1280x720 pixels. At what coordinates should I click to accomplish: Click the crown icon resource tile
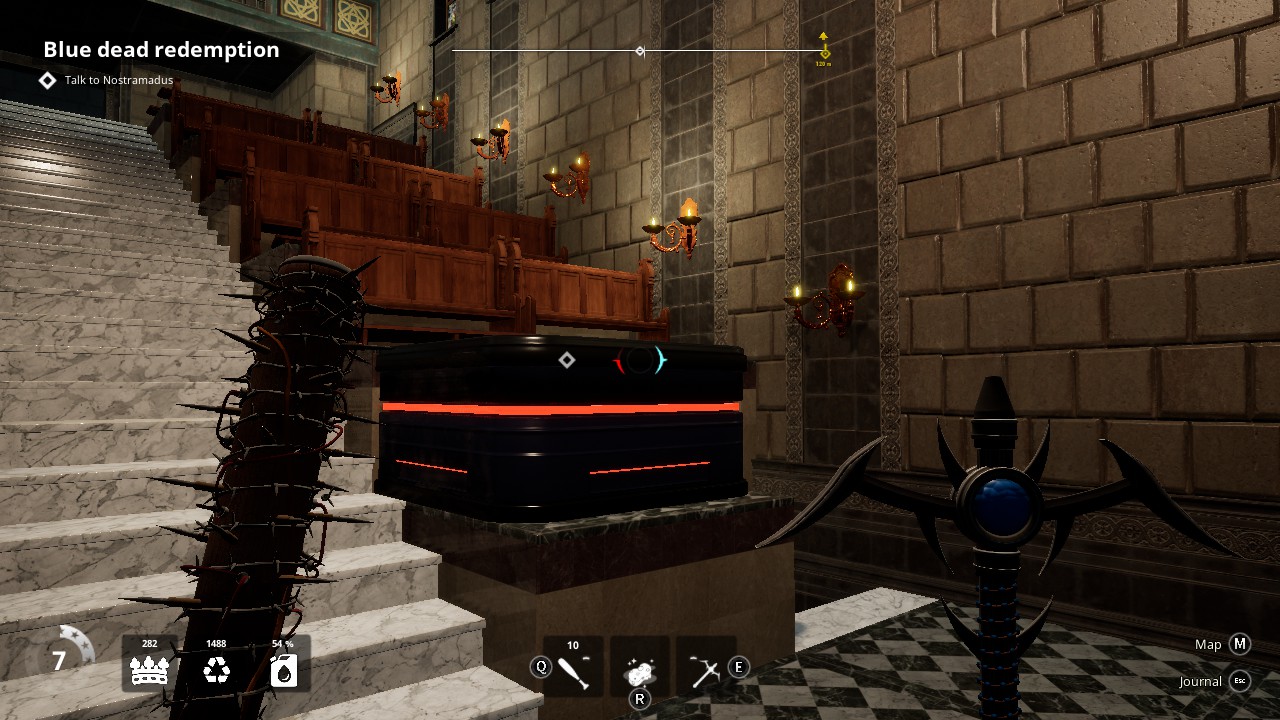click(150, 664)
